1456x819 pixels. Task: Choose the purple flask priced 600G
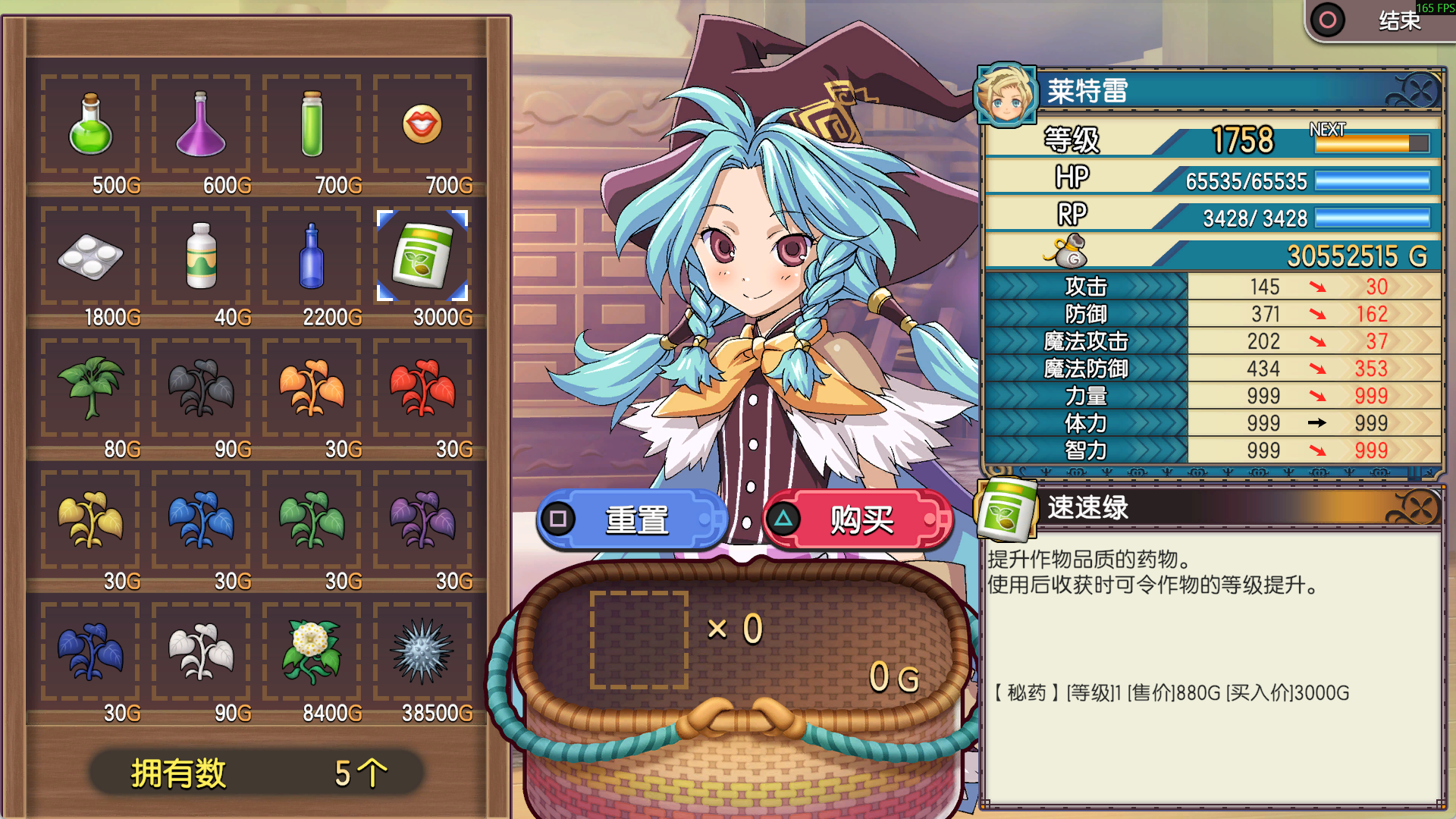201,125
